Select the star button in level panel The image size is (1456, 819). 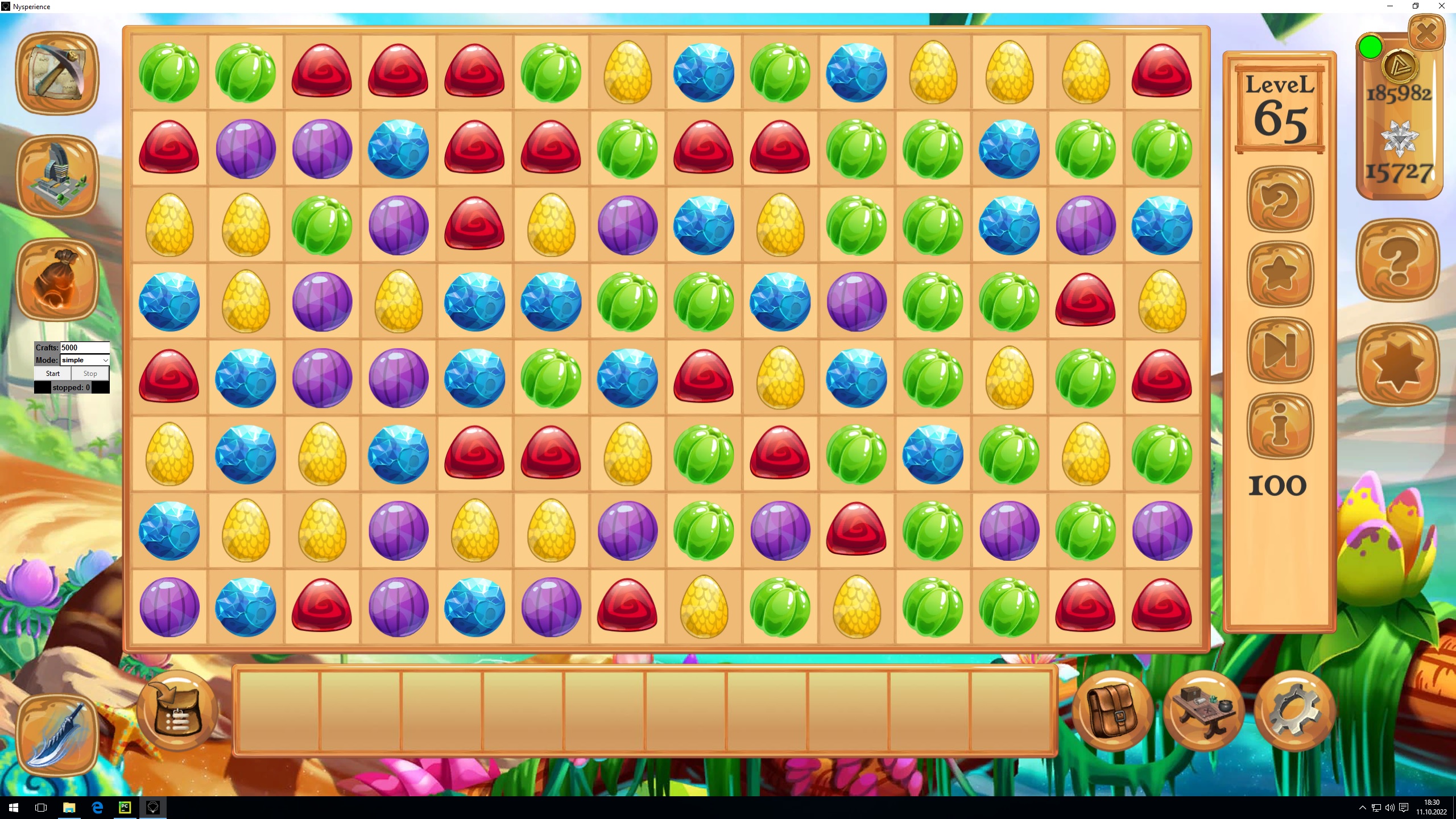[x=1280, y=274]
